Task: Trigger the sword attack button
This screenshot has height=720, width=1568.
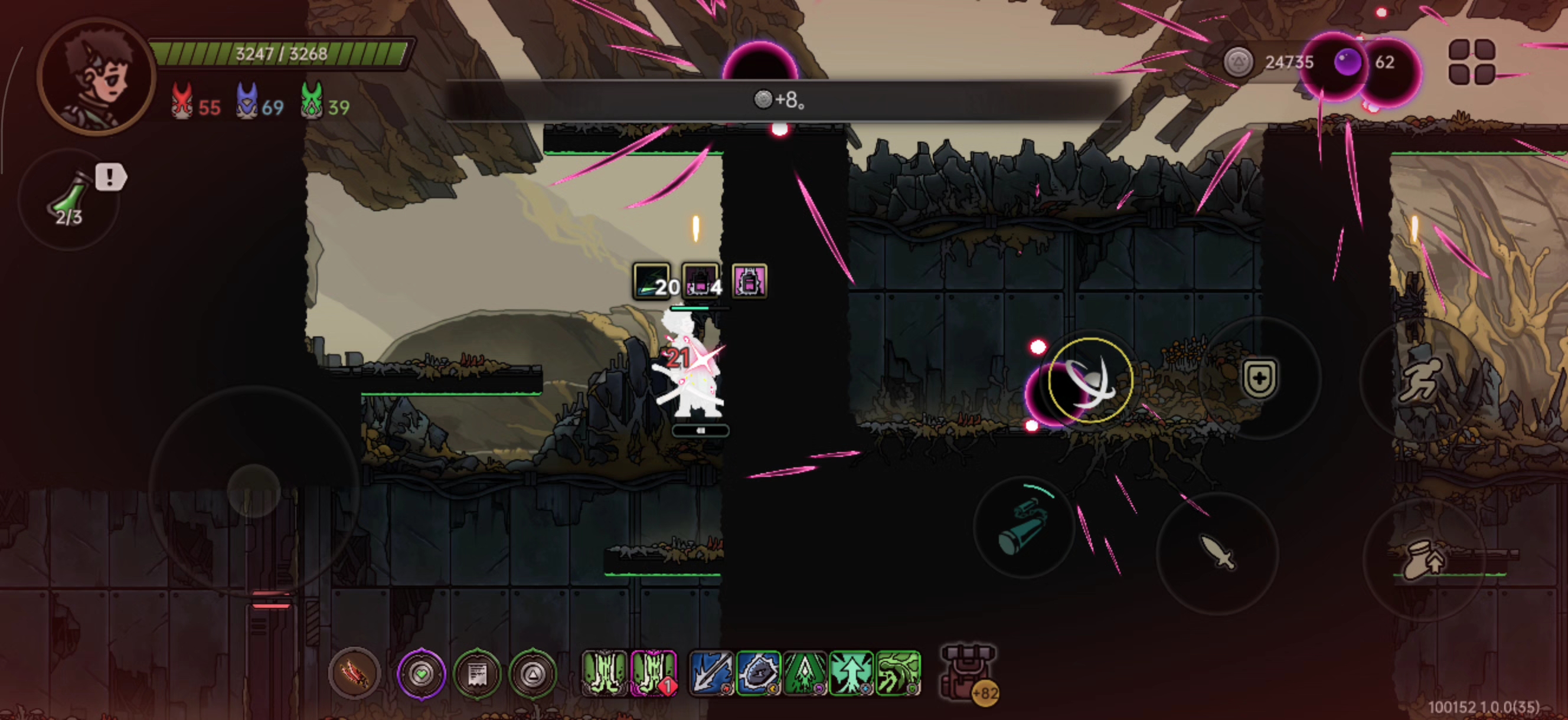Action: [x=1217, y=551]
